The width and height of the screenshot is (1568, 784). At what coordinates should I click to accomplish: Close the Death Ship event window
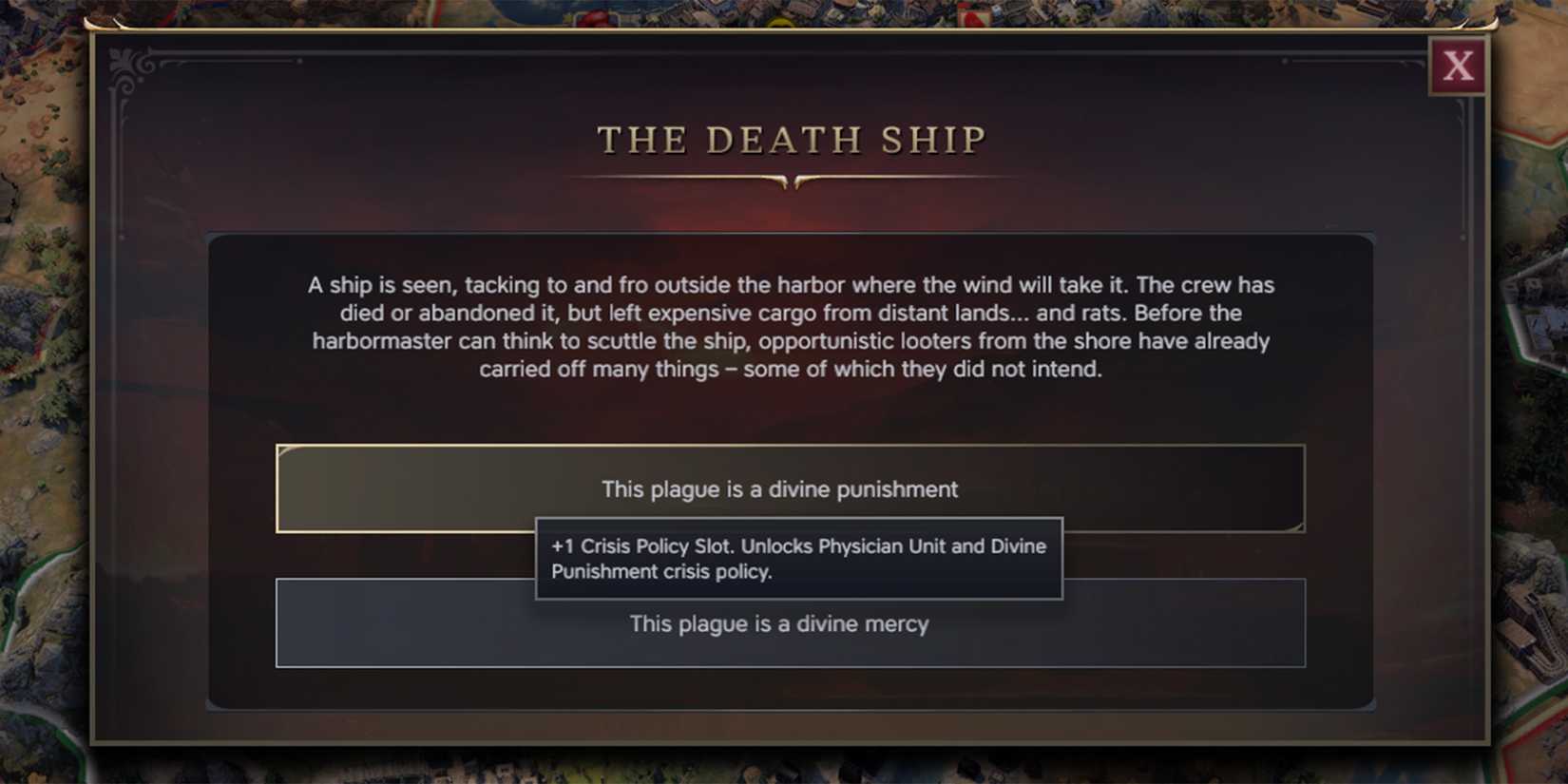pyautogui.click(x=1458, y=67)
